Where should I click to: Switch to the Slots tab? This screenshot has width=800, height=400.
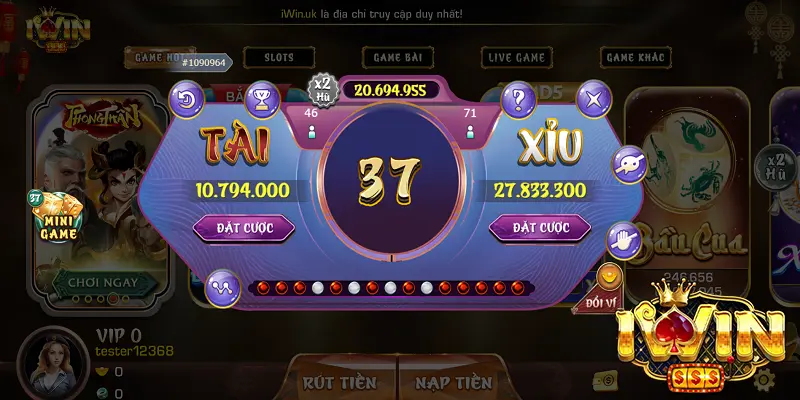[279, 58]
